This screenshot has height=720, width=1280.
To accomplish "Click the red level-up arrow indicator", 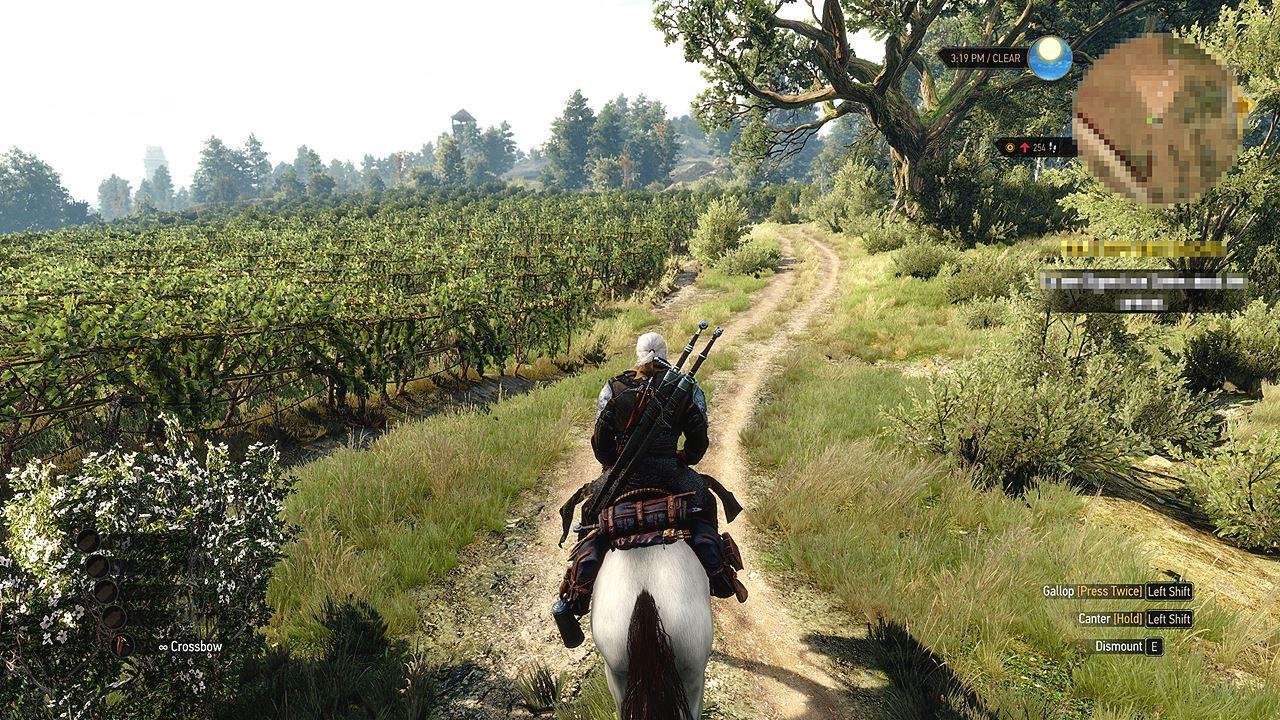I will tap(1025, 146).
